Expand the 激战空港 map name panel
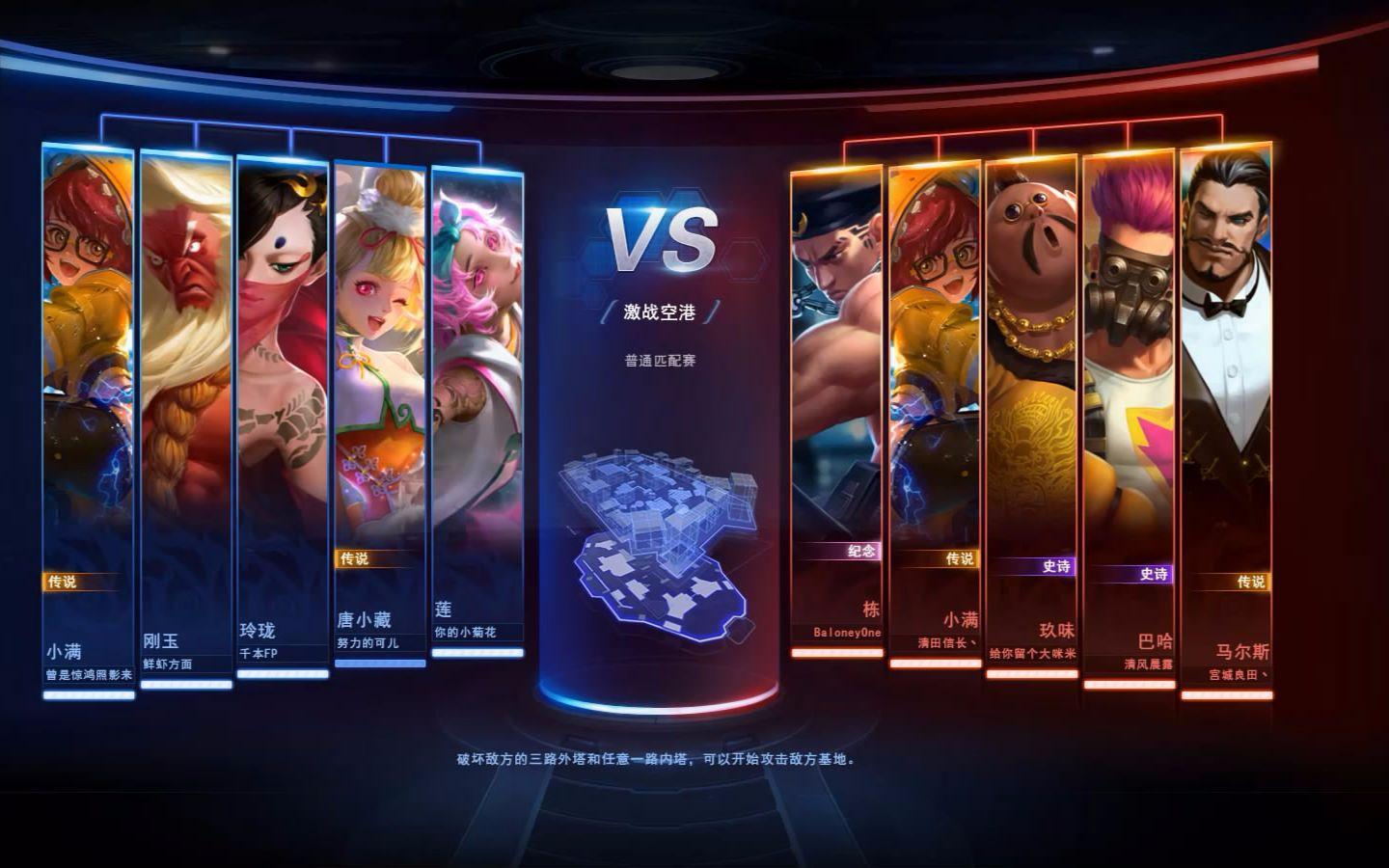 tap(660, 312)
